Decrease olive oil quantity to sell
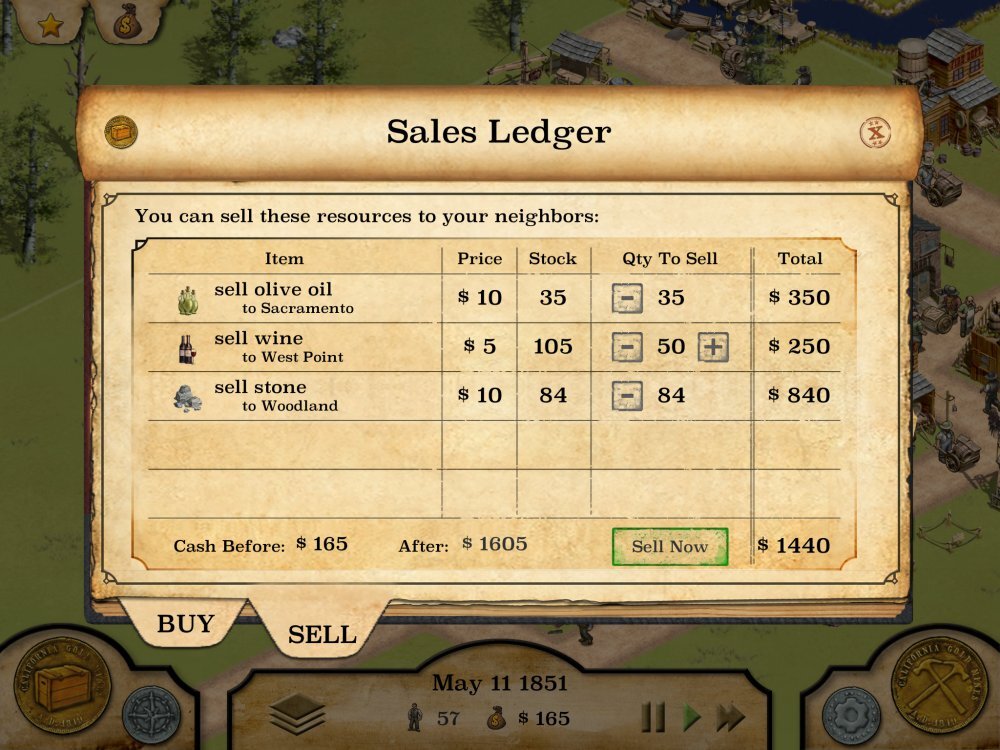The width and height of the screenshot is (1000, 750). tap(627, 298)
